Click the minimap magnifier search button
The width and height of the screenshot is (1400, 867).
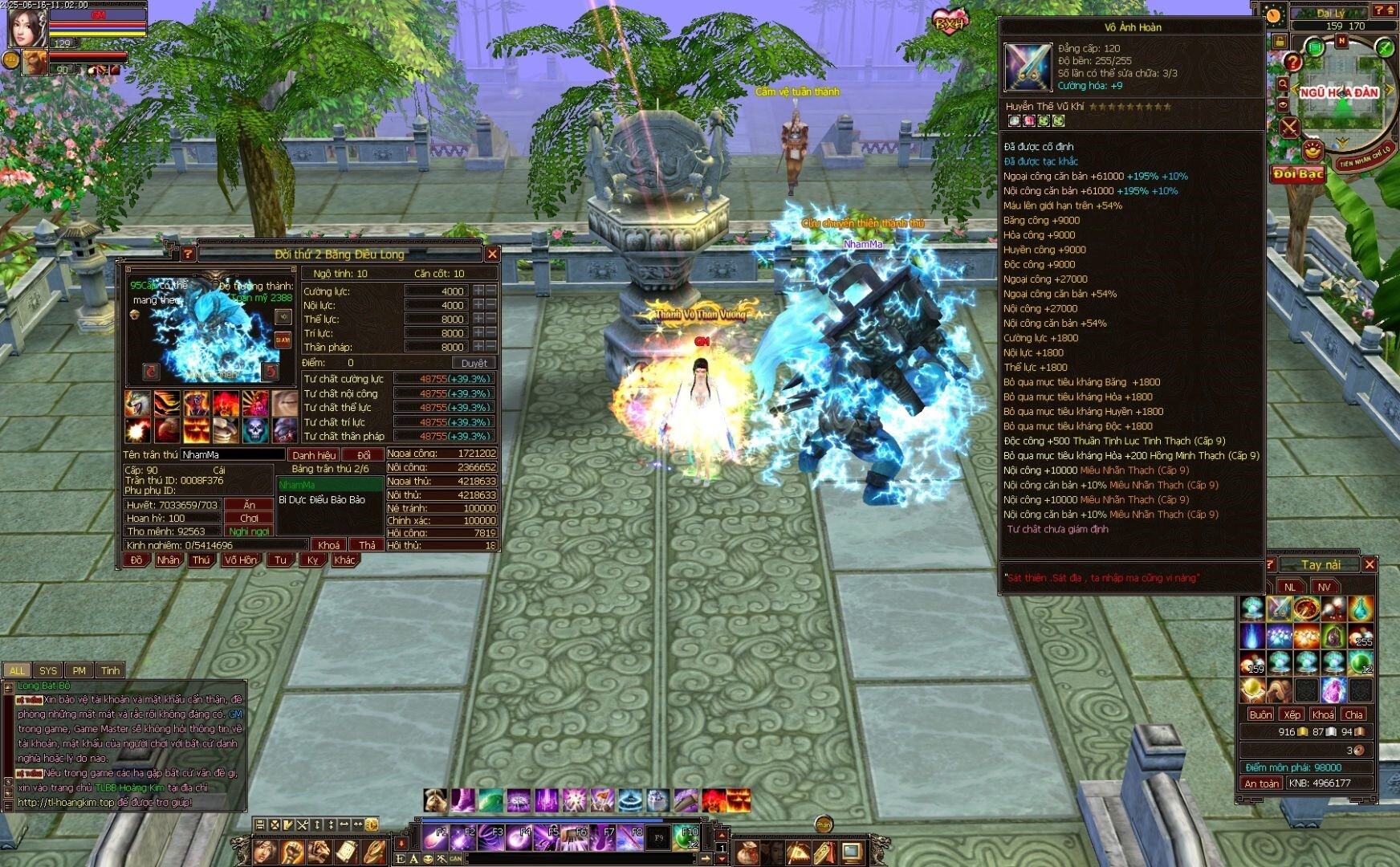click(x=1282, y=83)
